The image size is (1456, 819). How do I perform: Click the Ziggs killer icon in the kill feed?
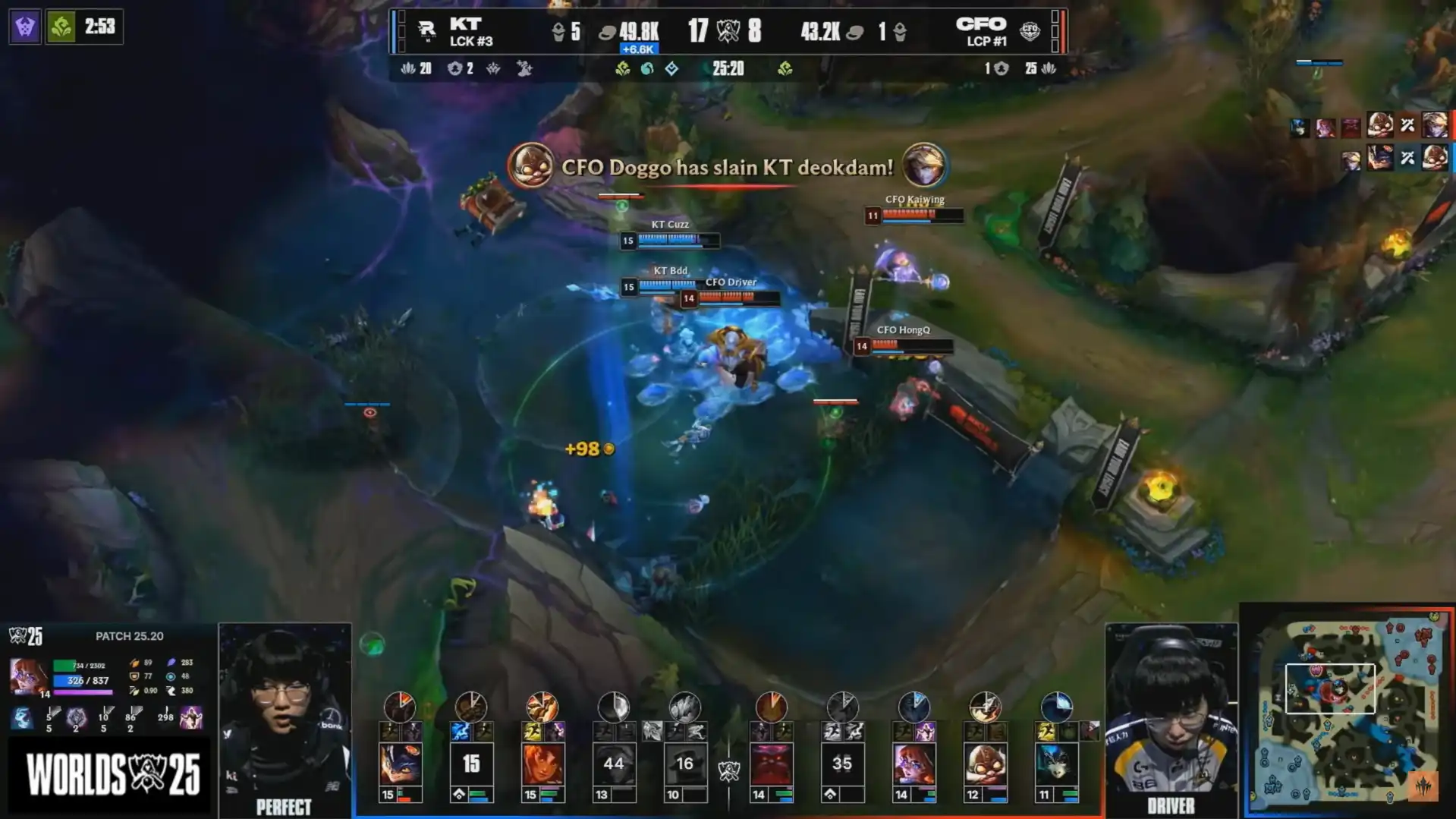point(1380,124)
